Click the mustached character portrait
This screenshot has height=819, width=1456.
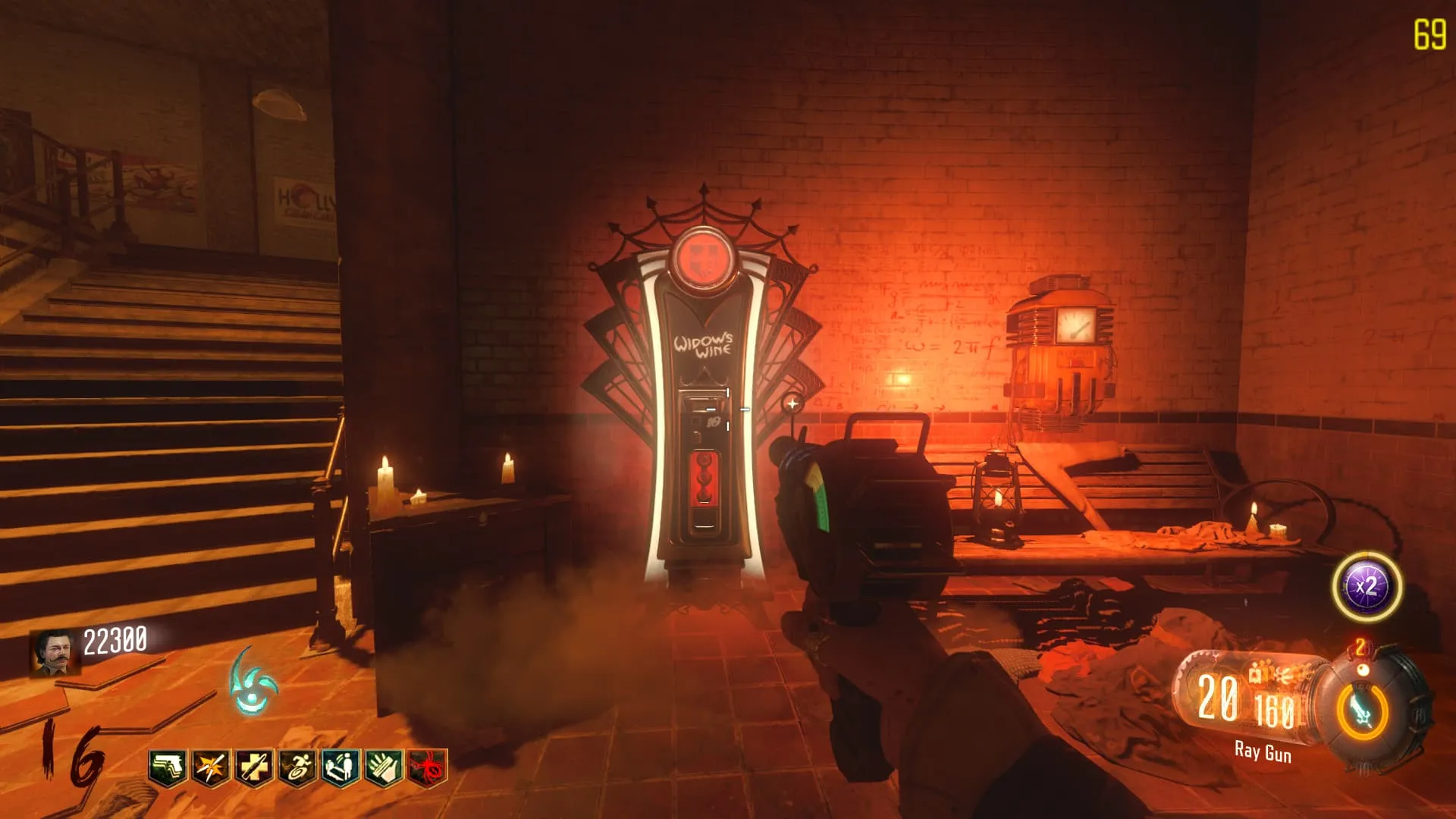pyautogui.click(x=55, y=652)
